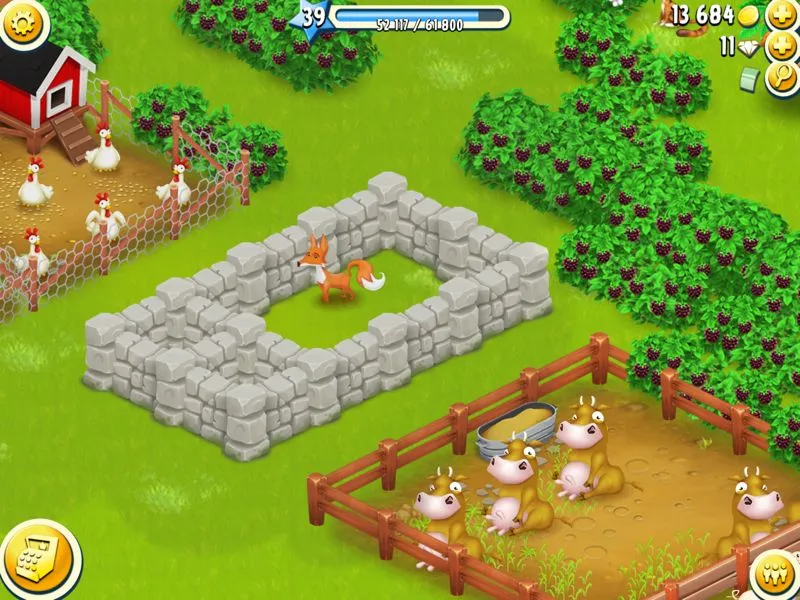
Task: Buy more diamonds with the plus button
Action: 781,46
